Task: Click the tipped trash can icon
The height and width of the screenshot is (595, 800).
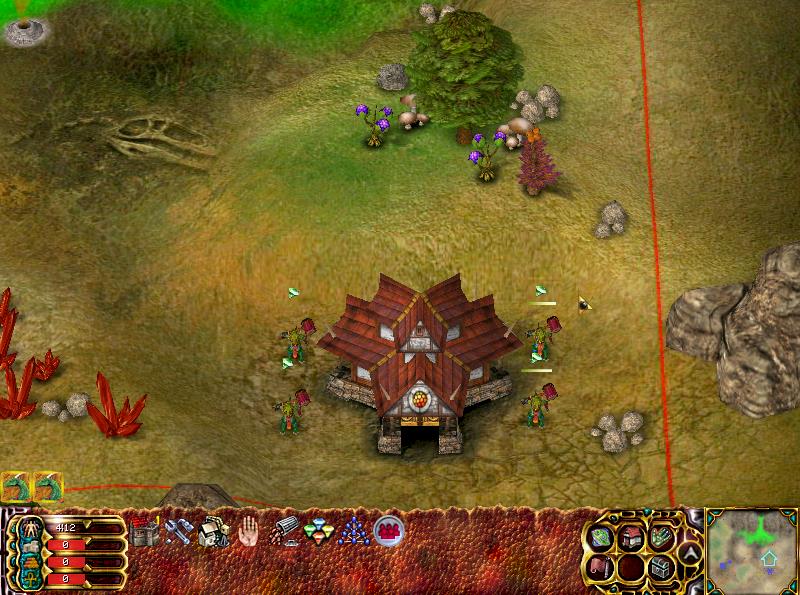Action: [284, 532]
